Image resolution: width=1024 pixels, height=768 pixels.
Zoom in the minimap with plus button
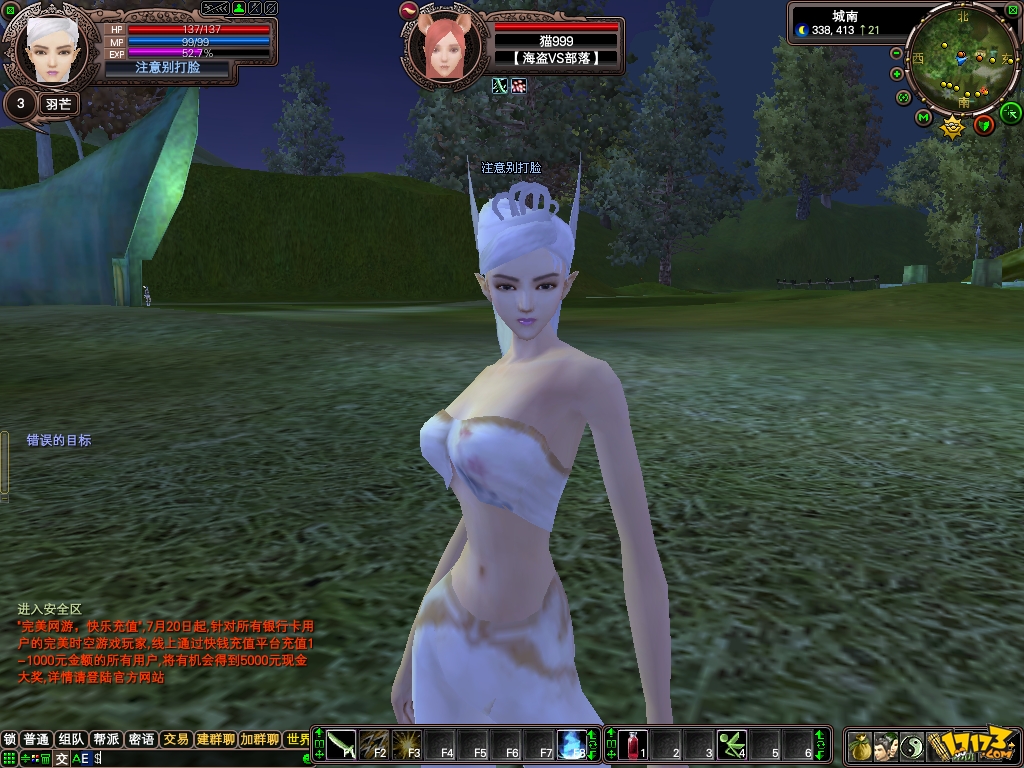point(896,74)
